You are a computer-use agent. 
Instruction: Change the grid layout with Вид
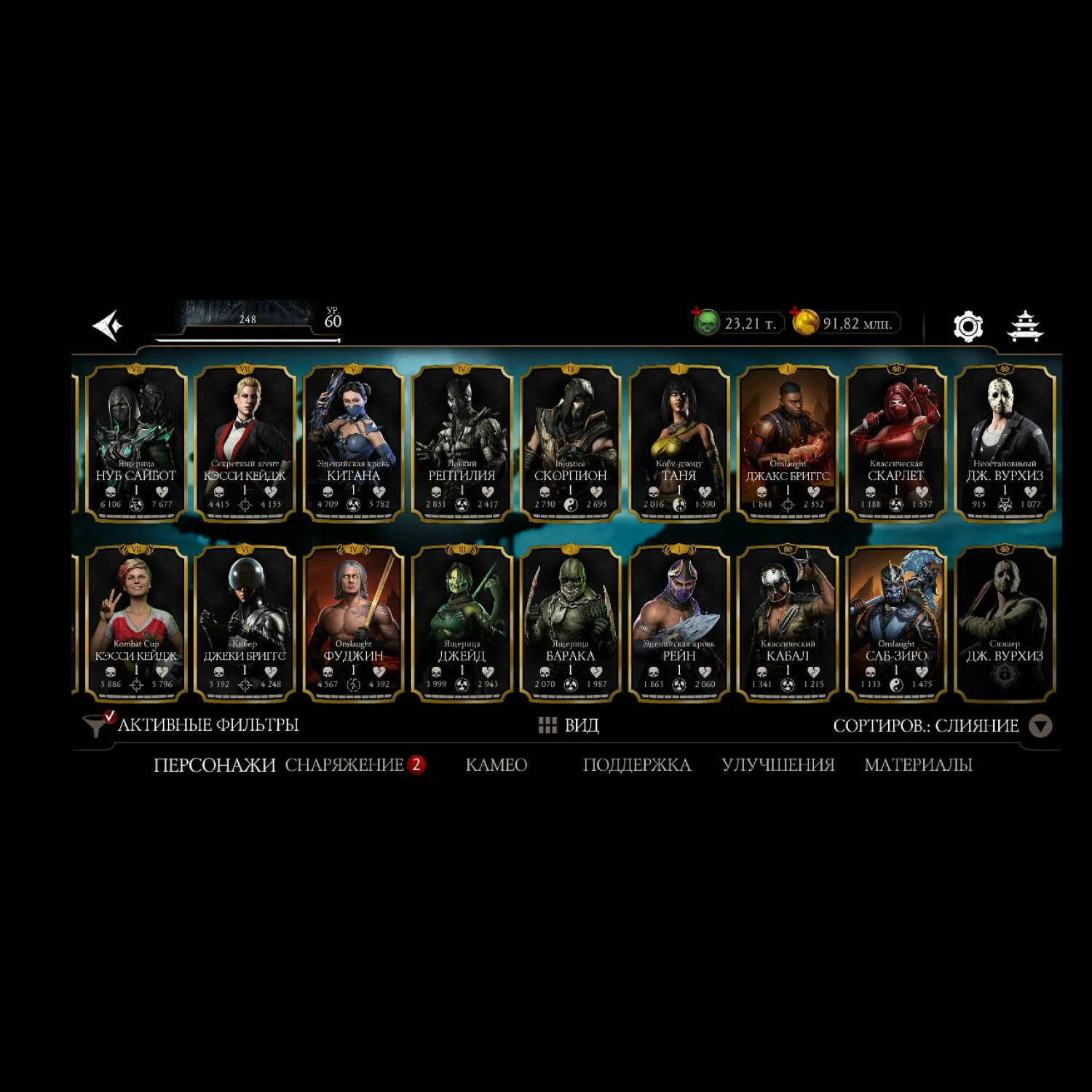(569, 725)
